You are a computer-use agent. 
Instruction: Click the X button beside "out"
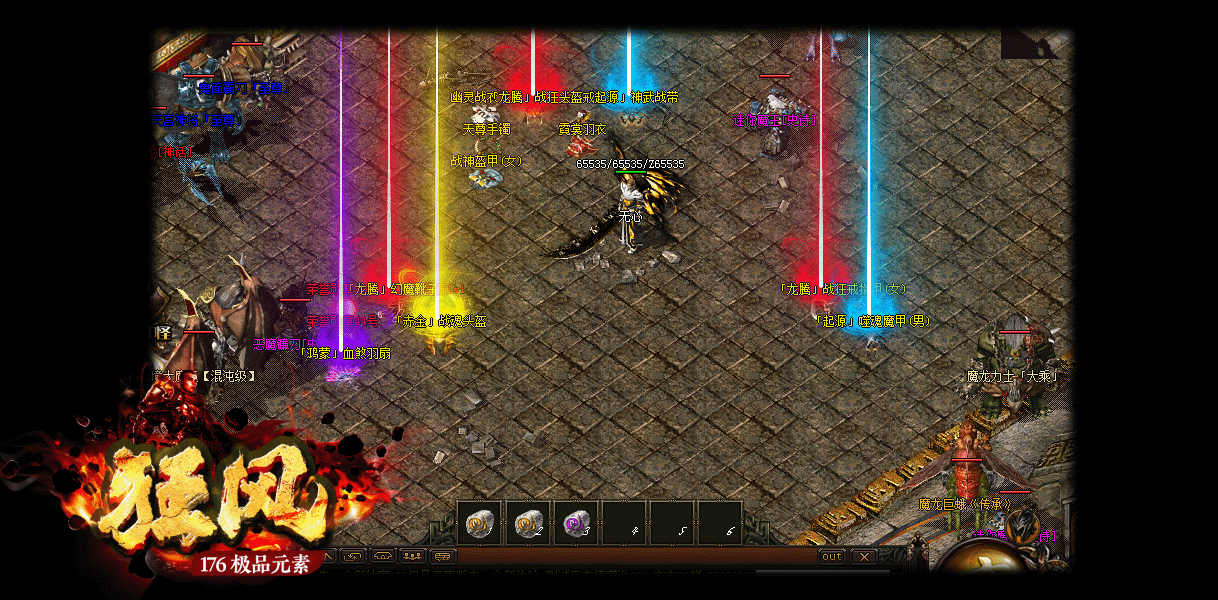tap(863, 556)
